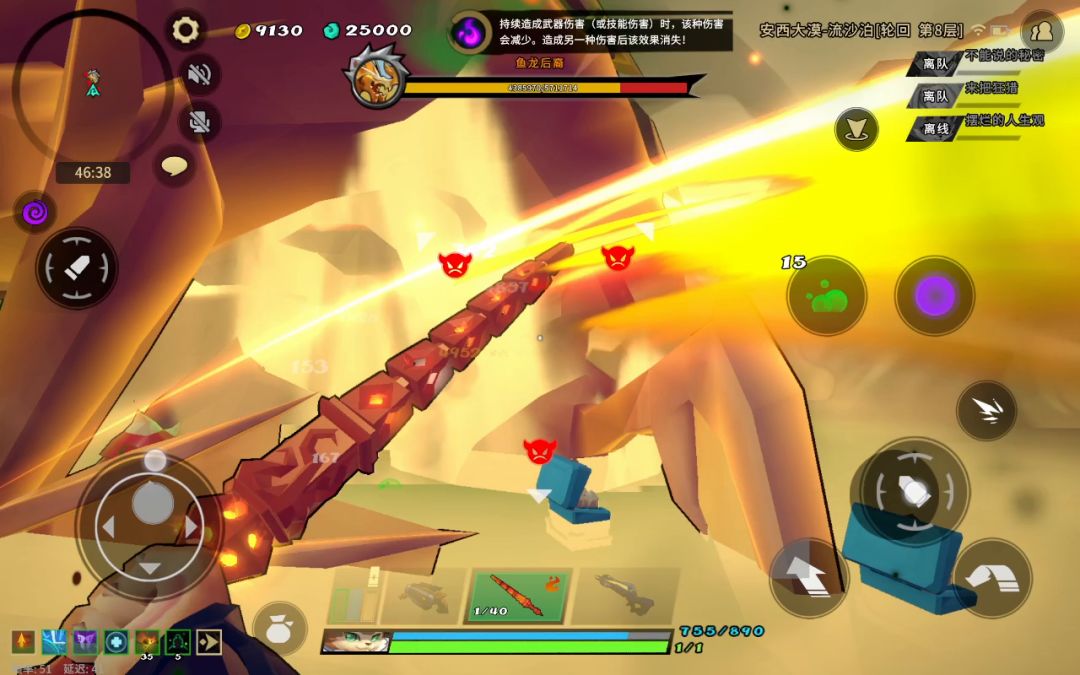Image resolution: width=1080 pixels, height=675 pixels.
Task: Tap the purple spiral icon
Action: 35,212
